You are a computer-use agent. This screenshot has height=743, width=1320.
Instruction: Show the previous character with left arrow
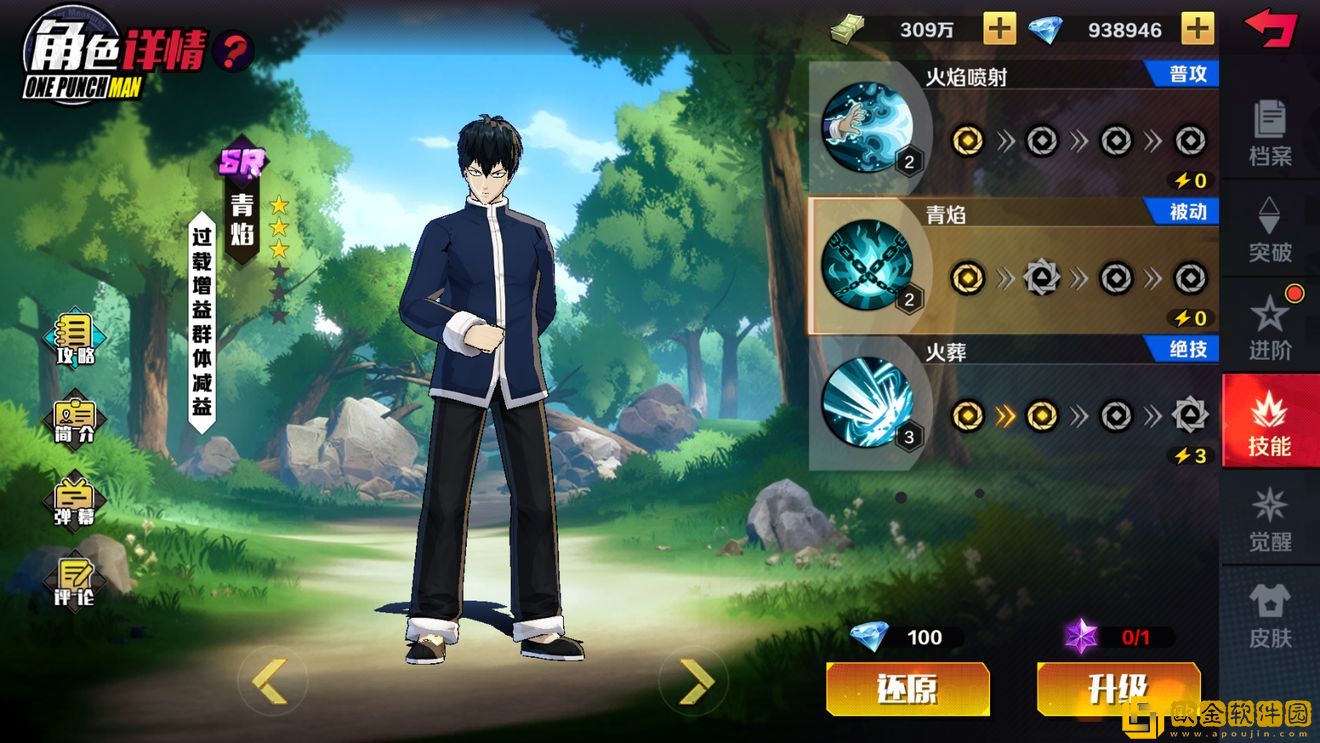coord(269,681)
